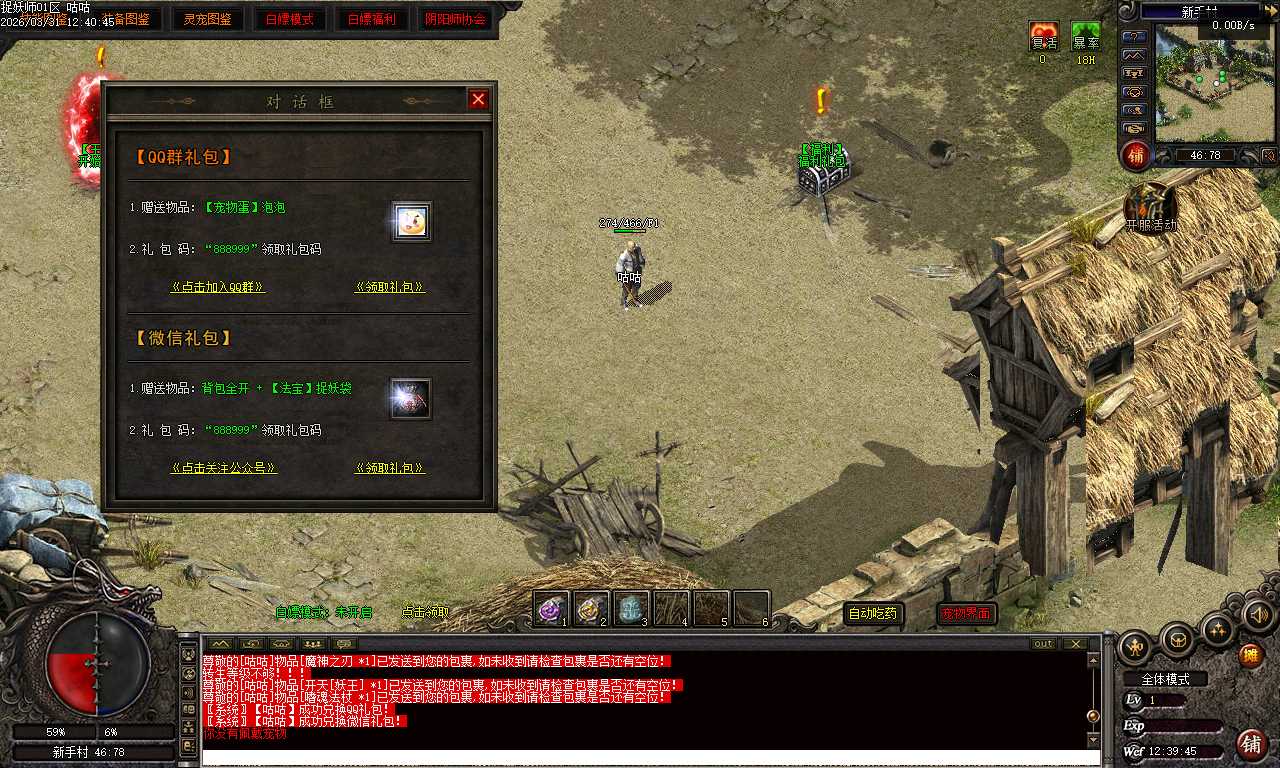This screenshot has width=1280, height=768.
Task: Open the 白嫖福利 menu
Action: point(372,19)
